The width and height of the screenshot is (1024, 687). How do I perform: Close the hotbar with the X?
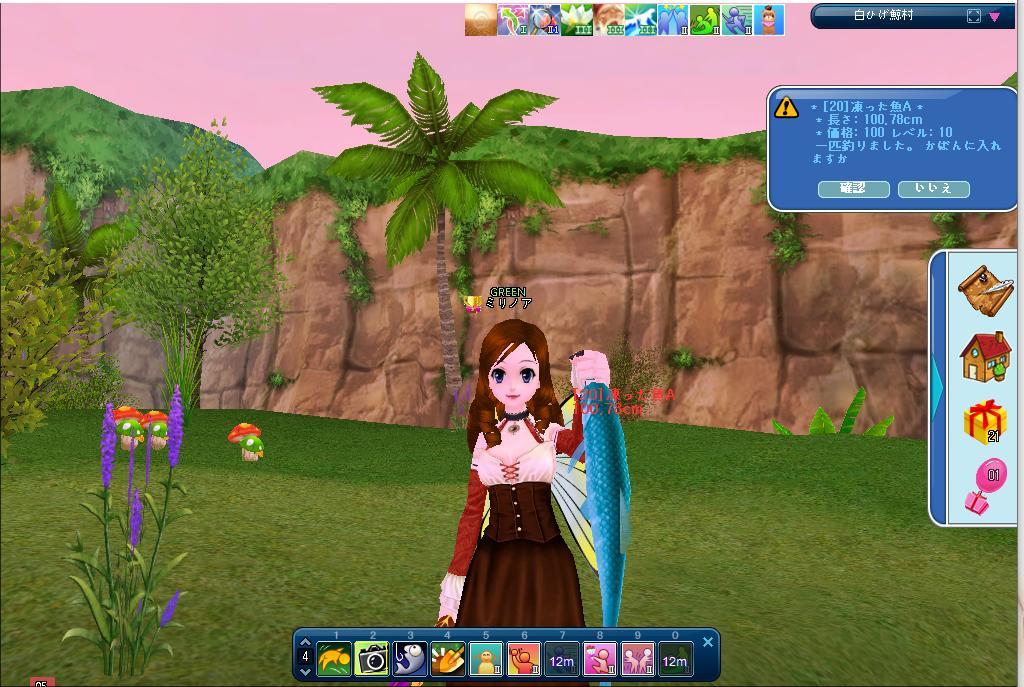708,642
